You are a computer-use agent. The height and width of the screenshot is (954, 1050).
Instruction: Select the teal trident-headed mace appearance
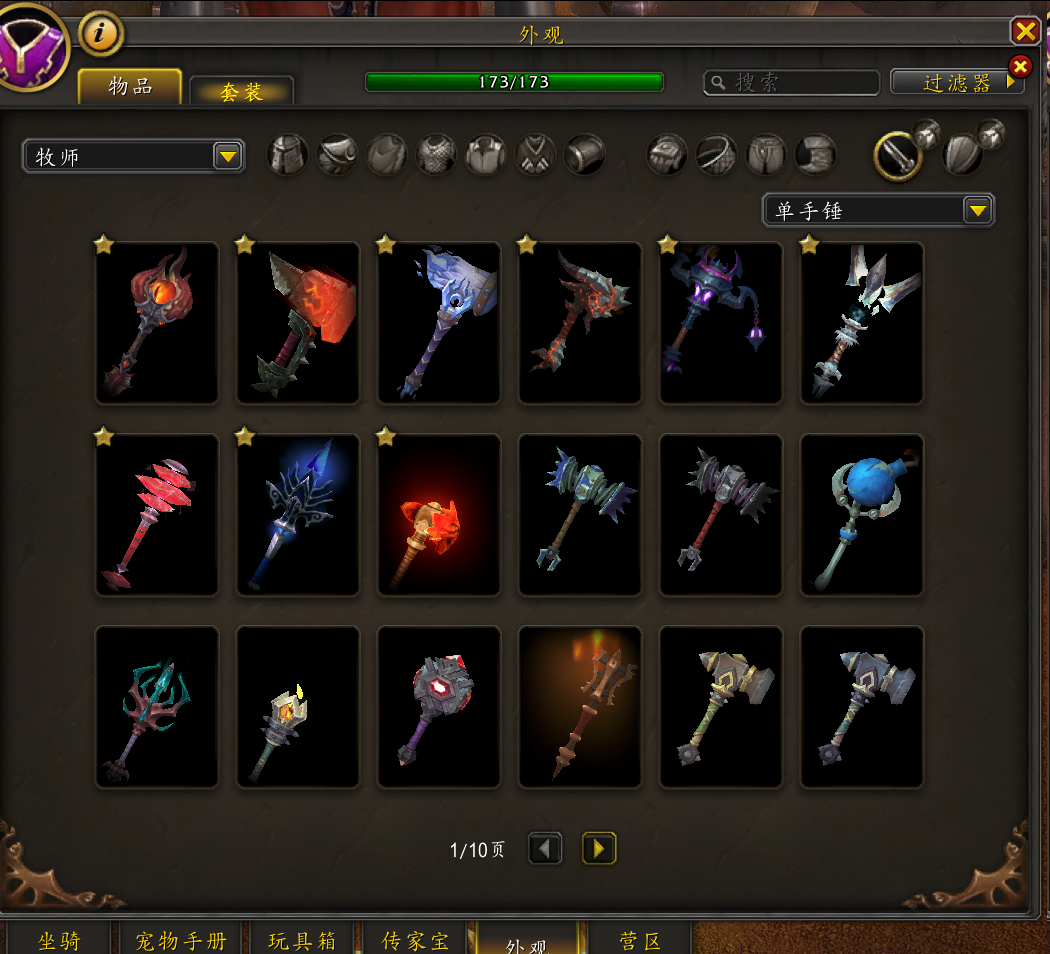tap(157, 707)
